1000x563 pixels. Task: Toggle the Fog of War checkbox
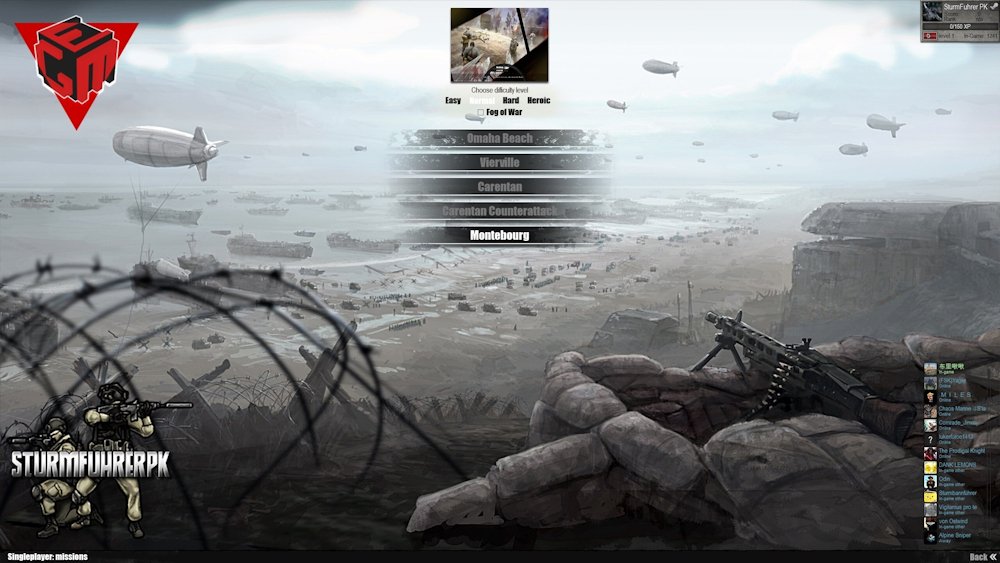[480, 112]
